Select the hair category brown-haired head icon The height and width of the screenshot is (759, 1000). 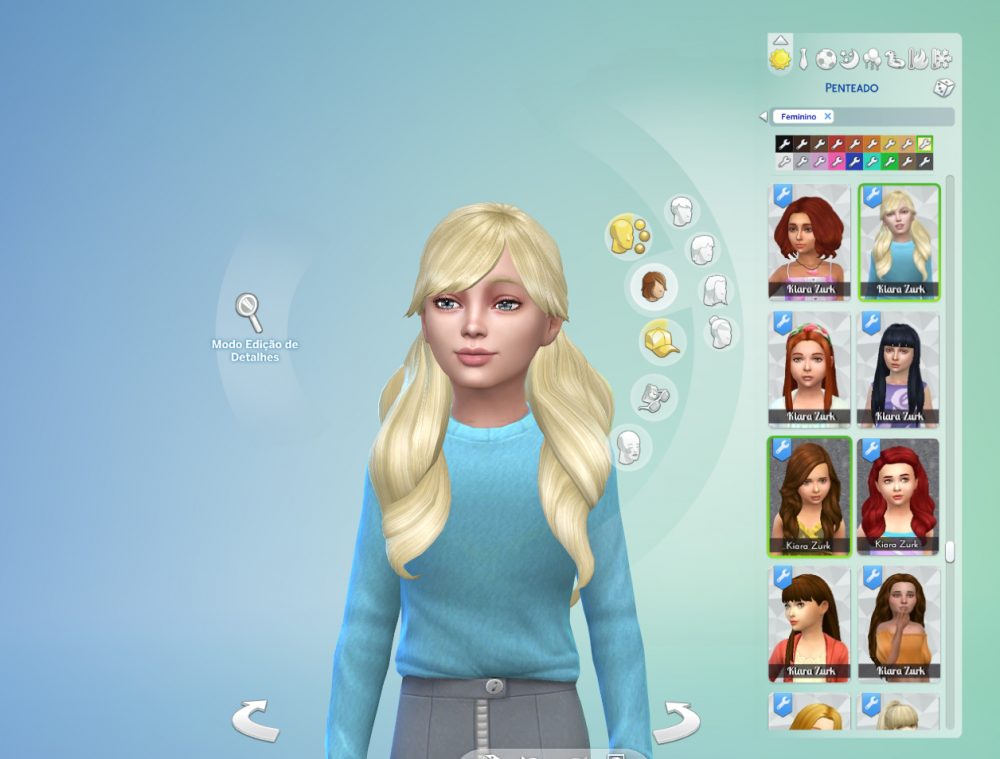point(653,286)
